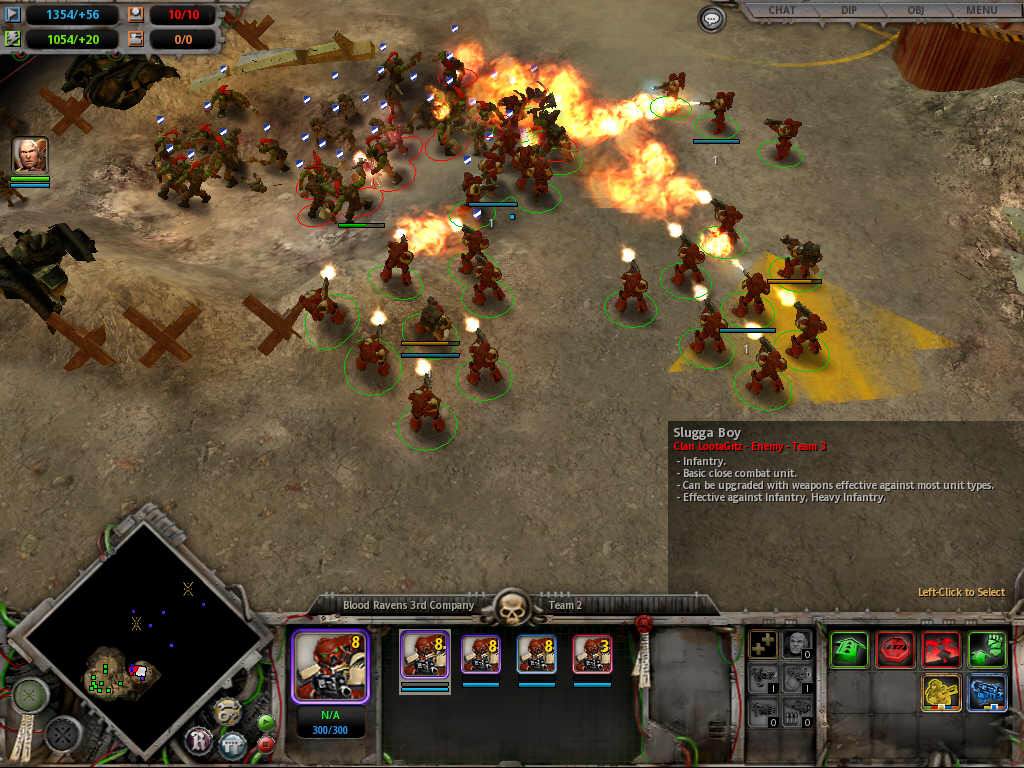Activate the green fist melee stance
The width and height of the screenshot is (1024, 768).
(x=987, y=650)
